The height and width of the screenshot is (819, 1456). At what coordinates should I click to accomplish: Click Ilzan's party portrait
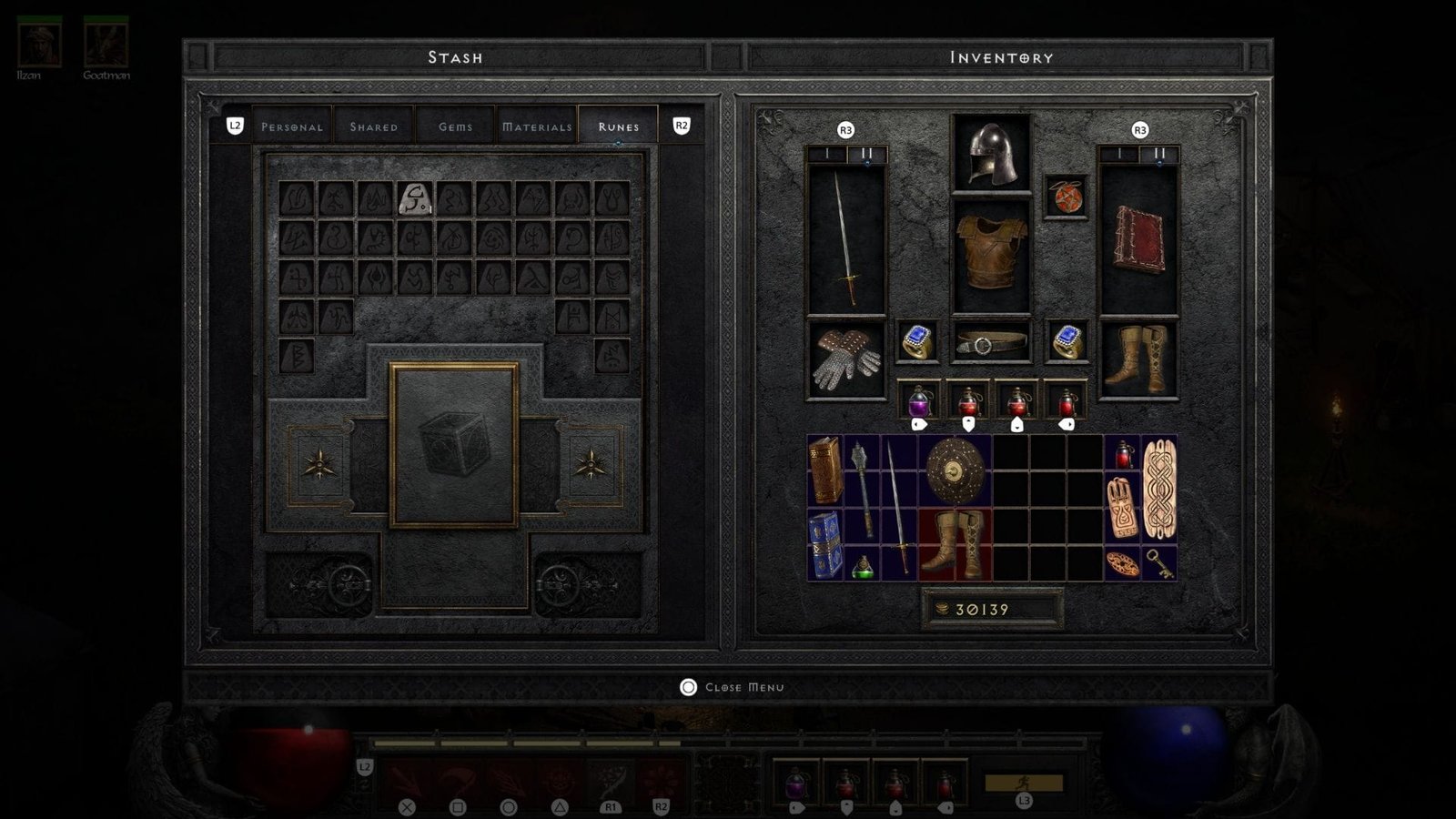[40, 44]
